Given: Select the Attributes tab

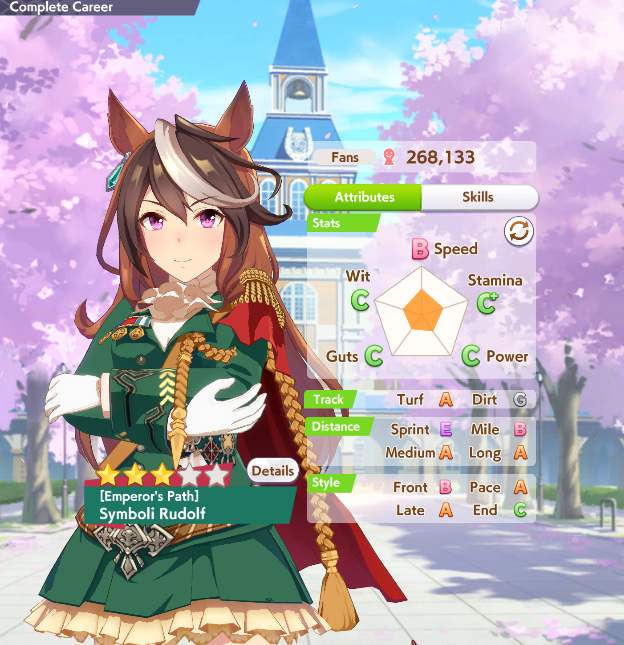Looking at the screenshot, I should pyautogui.click(x=364, y=197).
